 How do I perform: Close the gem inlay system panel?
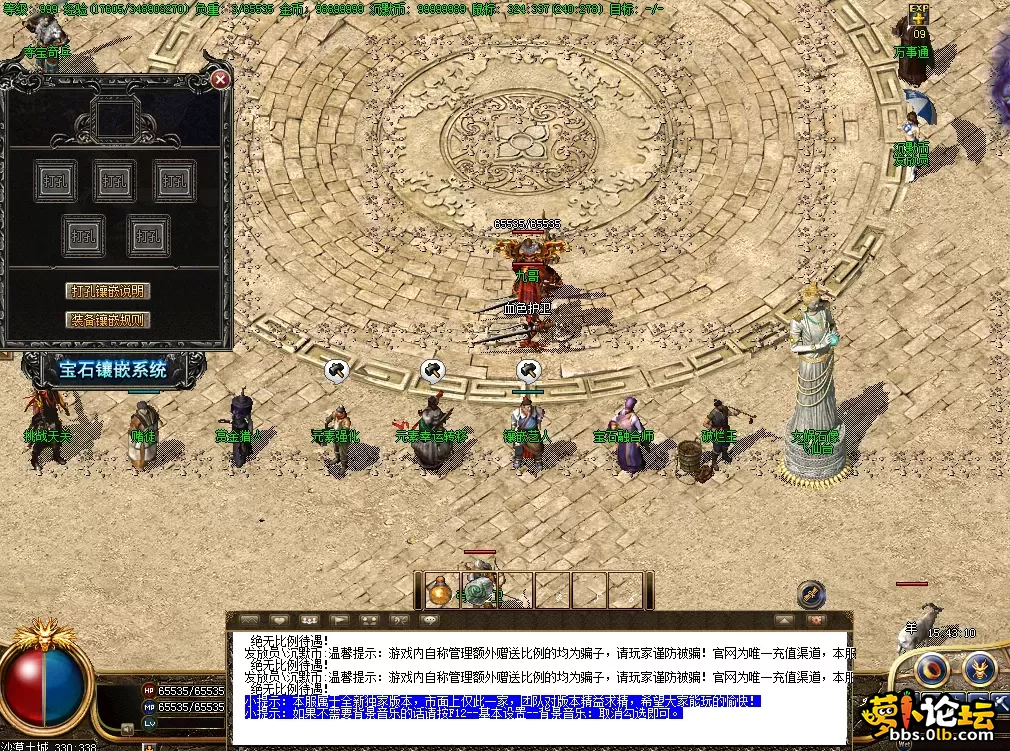221,79
